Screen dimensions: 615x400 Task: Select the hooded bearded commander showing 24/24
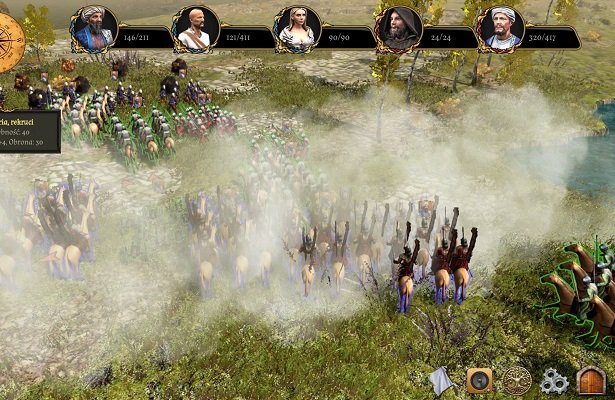point(398,30)
